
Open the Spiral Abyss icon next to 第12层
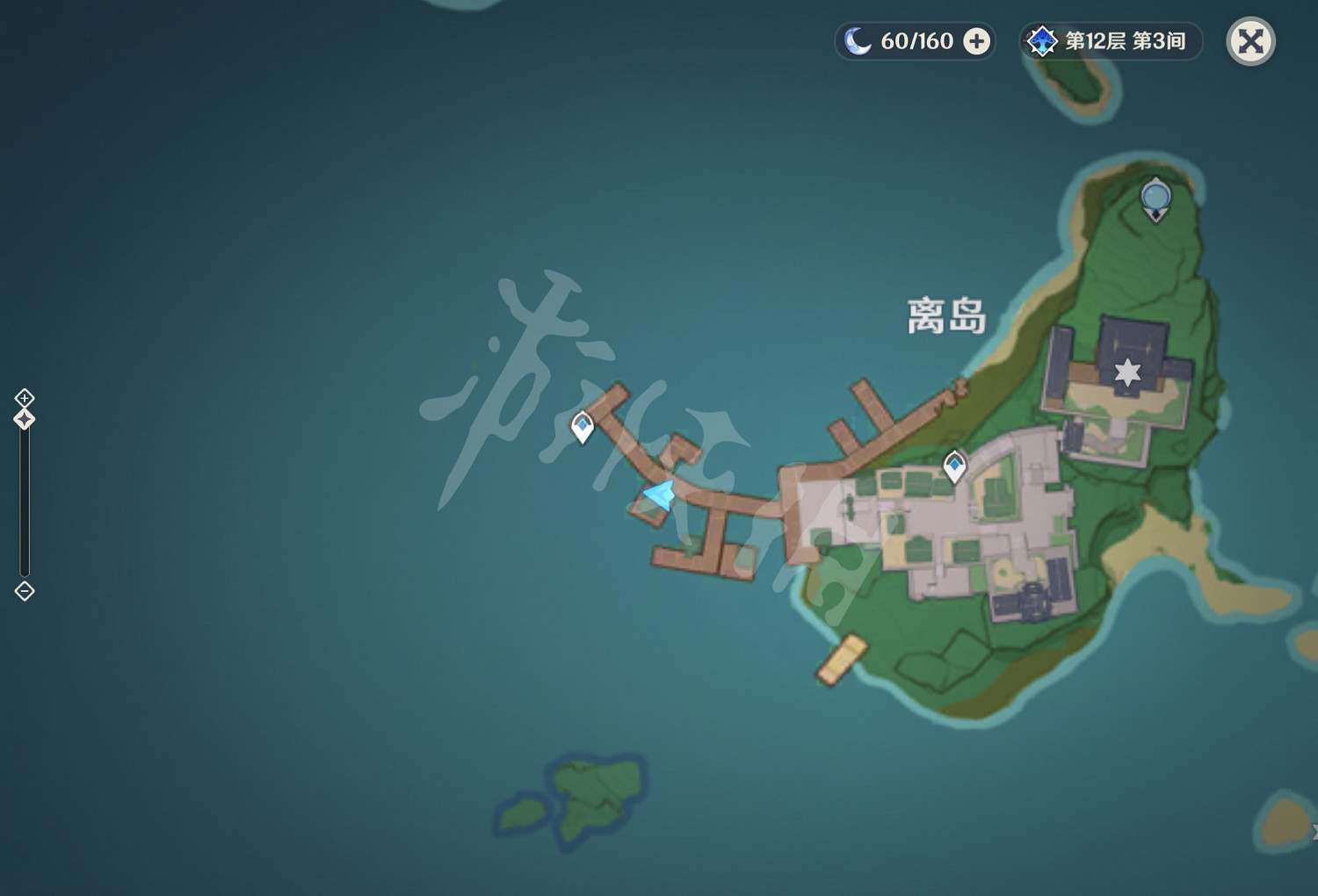[1042, 40]
